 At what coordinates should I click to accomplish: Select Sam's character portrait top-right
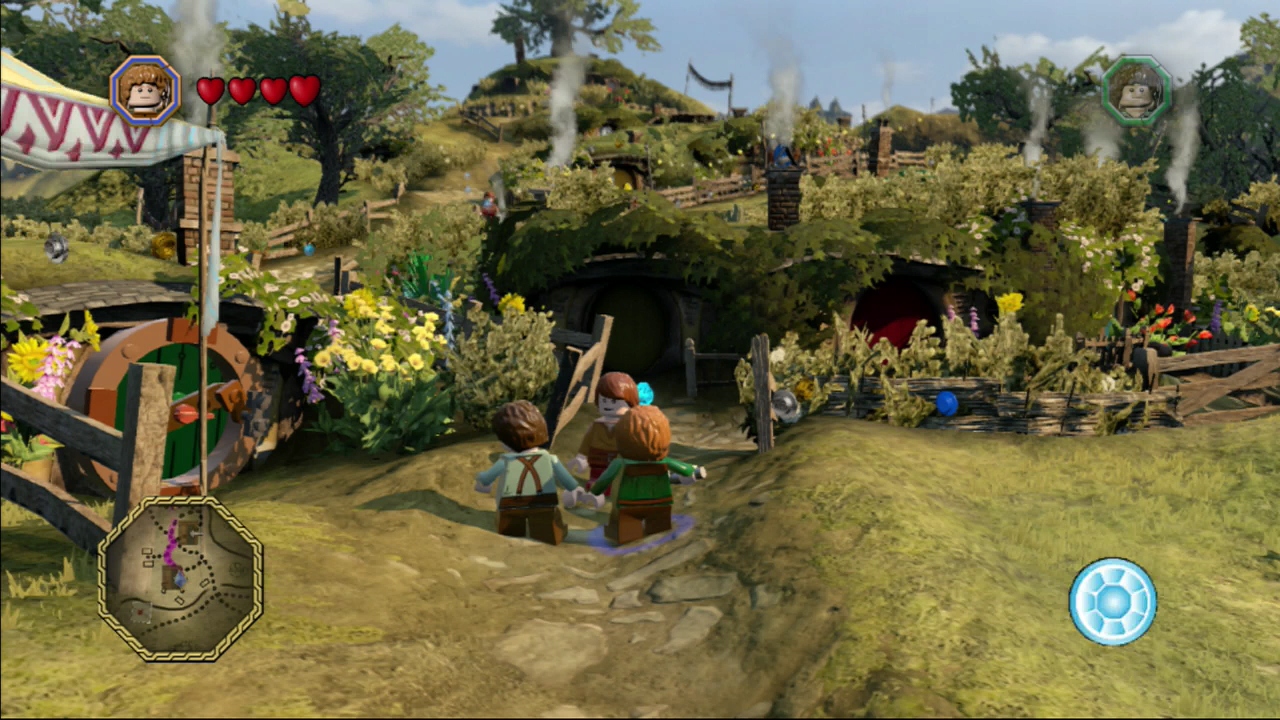pos(1136,90)
